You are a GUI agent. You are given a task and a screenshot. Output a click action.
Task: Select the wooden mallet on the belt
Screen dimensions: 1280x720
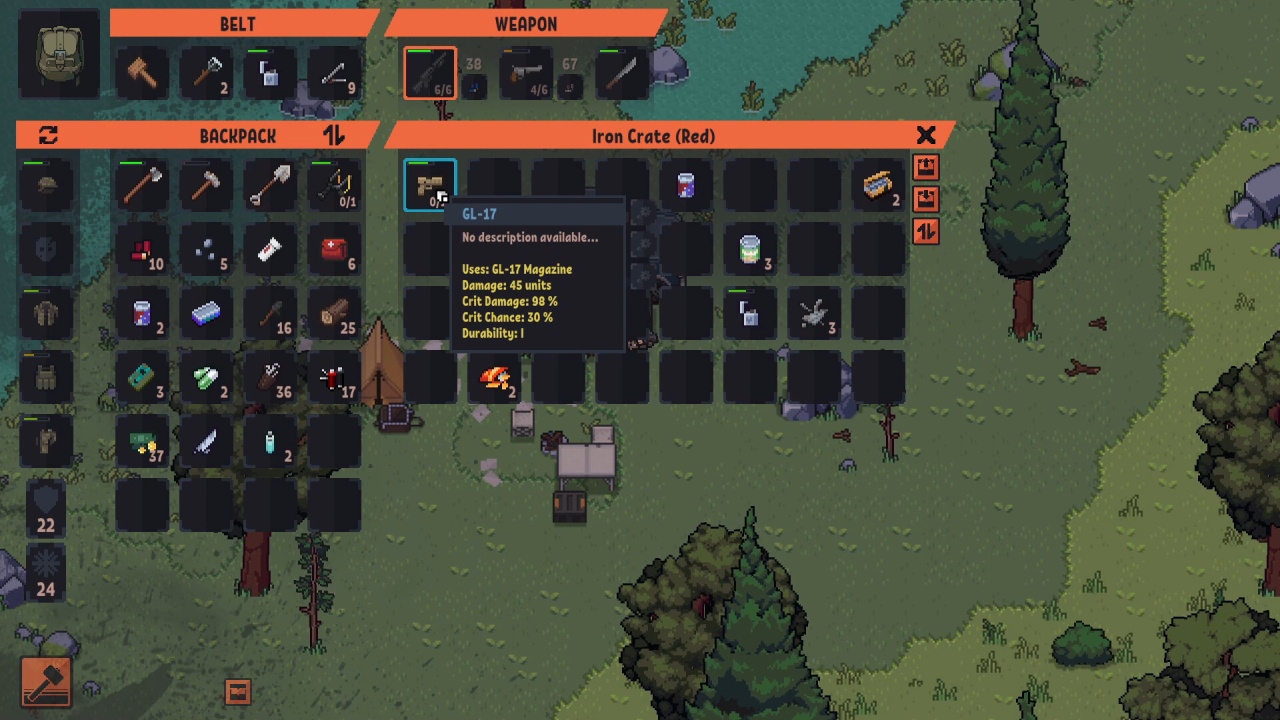[142, 73]
